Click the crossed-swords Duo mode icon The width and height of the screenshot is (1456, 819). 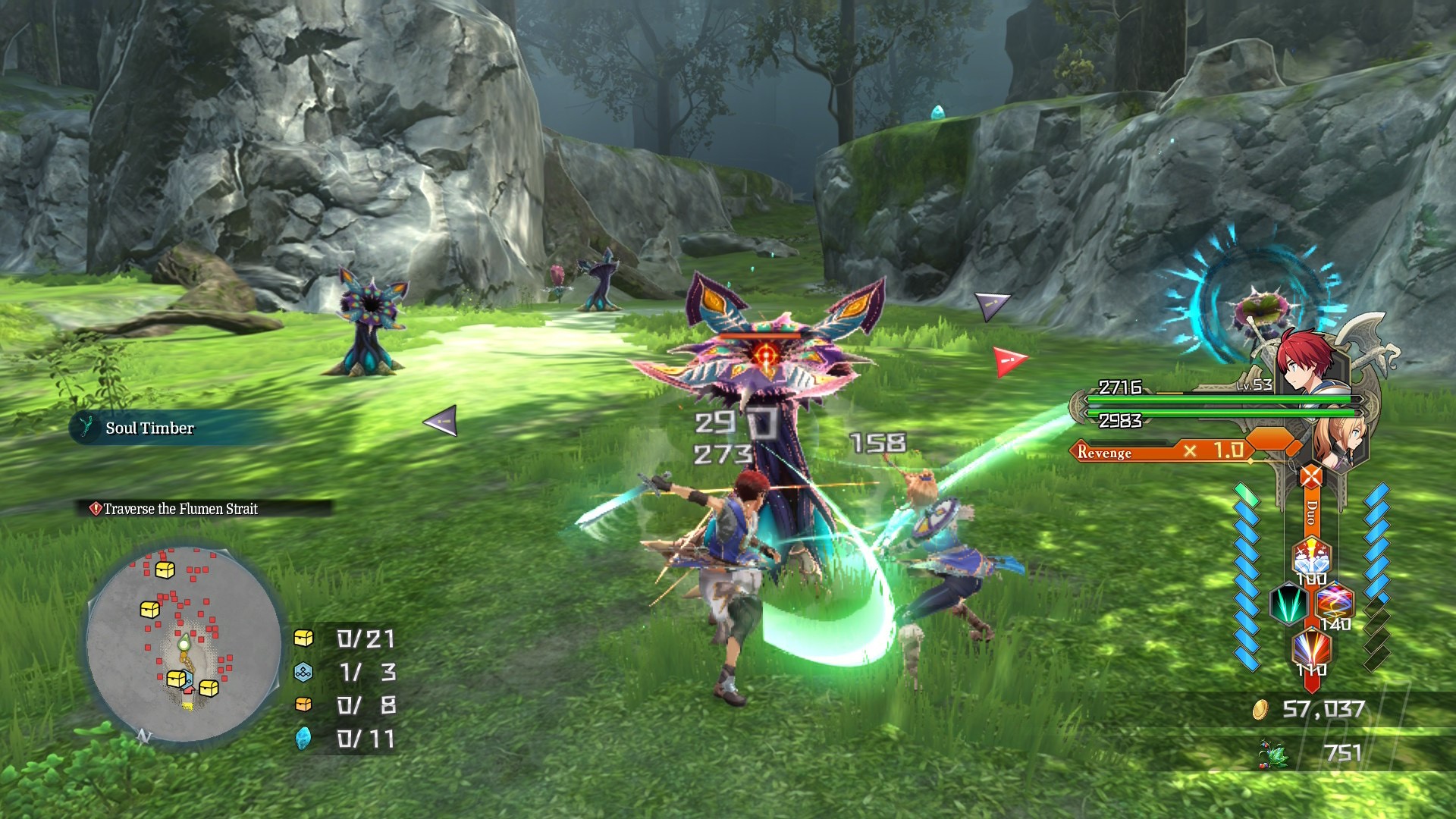(1311, 476)
